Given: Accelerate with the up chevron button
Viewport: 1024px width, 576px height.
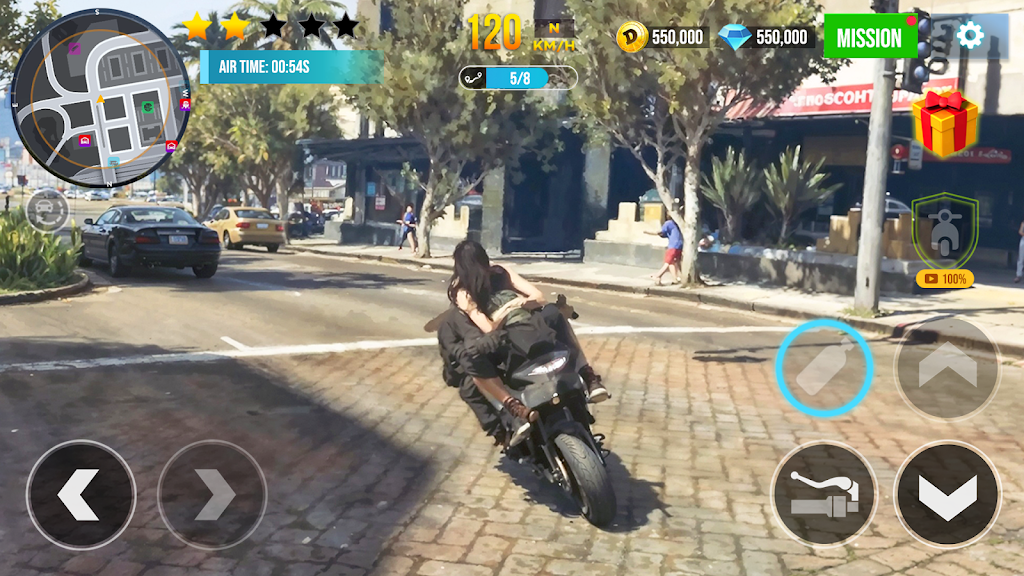Looking at the screenshot, I should tap(946, 368).
